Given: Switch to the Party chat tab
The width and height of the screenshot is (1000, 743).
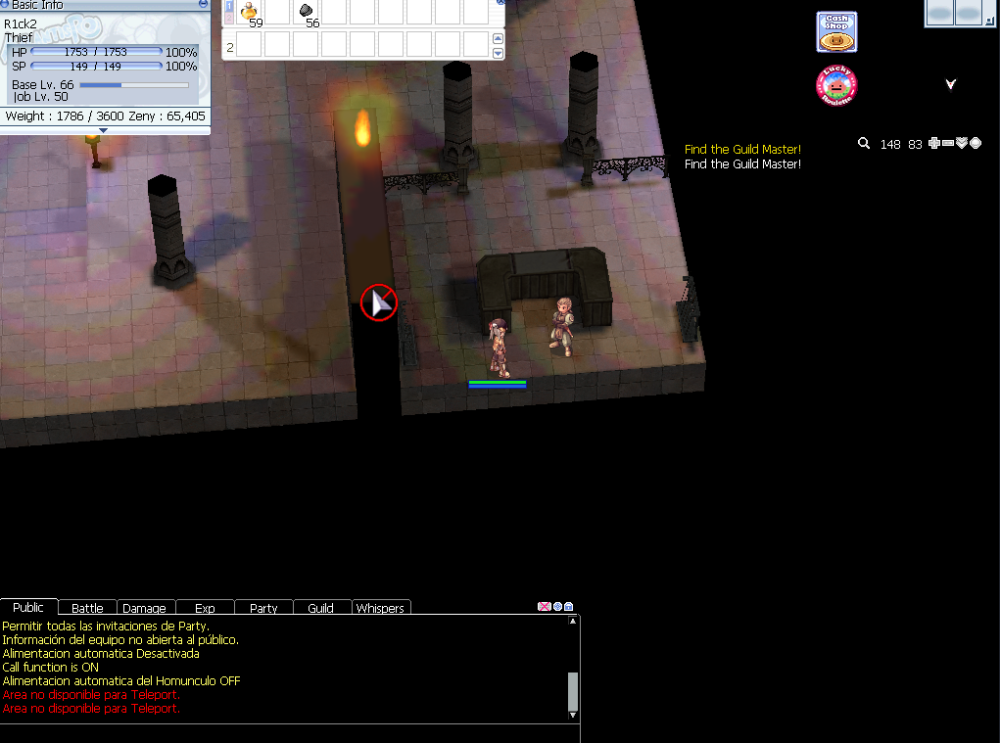Looking at the screenshot, I should point(263,608).
